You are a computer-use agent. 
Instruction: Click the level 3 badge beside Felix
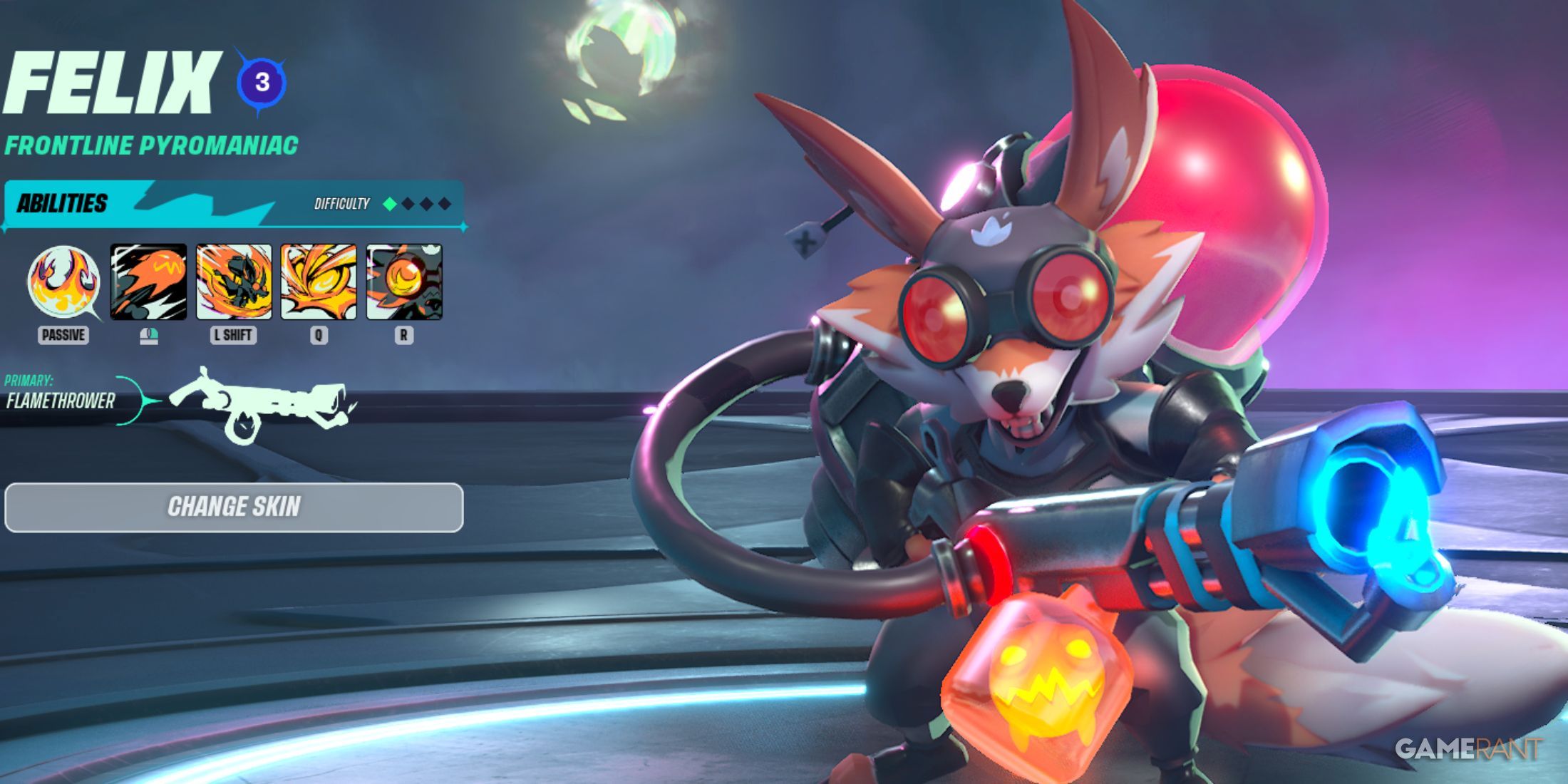point(262,83)
